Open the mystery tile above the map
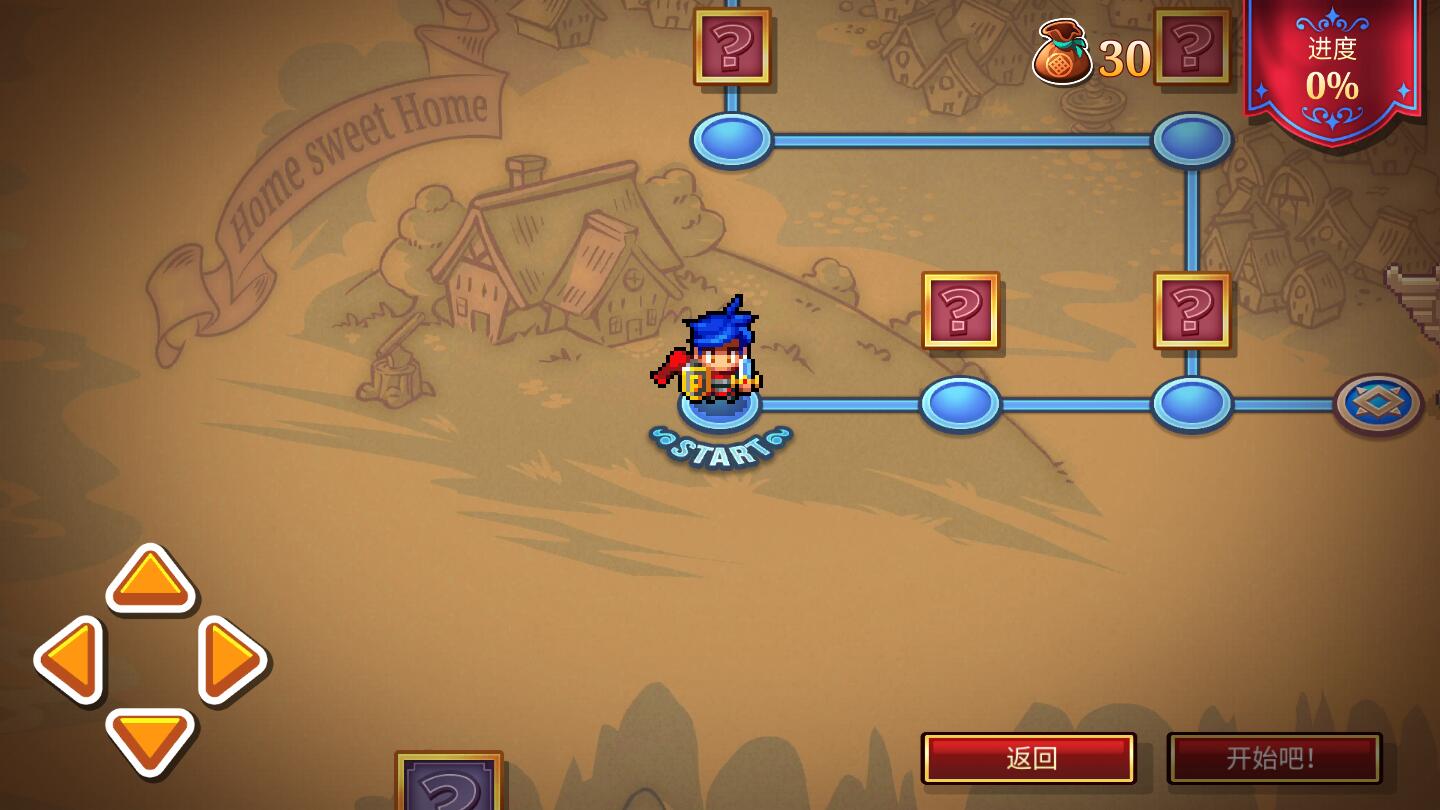This screenshot has width=1440, height=810. pyautogui.click(x=732, y=46)
